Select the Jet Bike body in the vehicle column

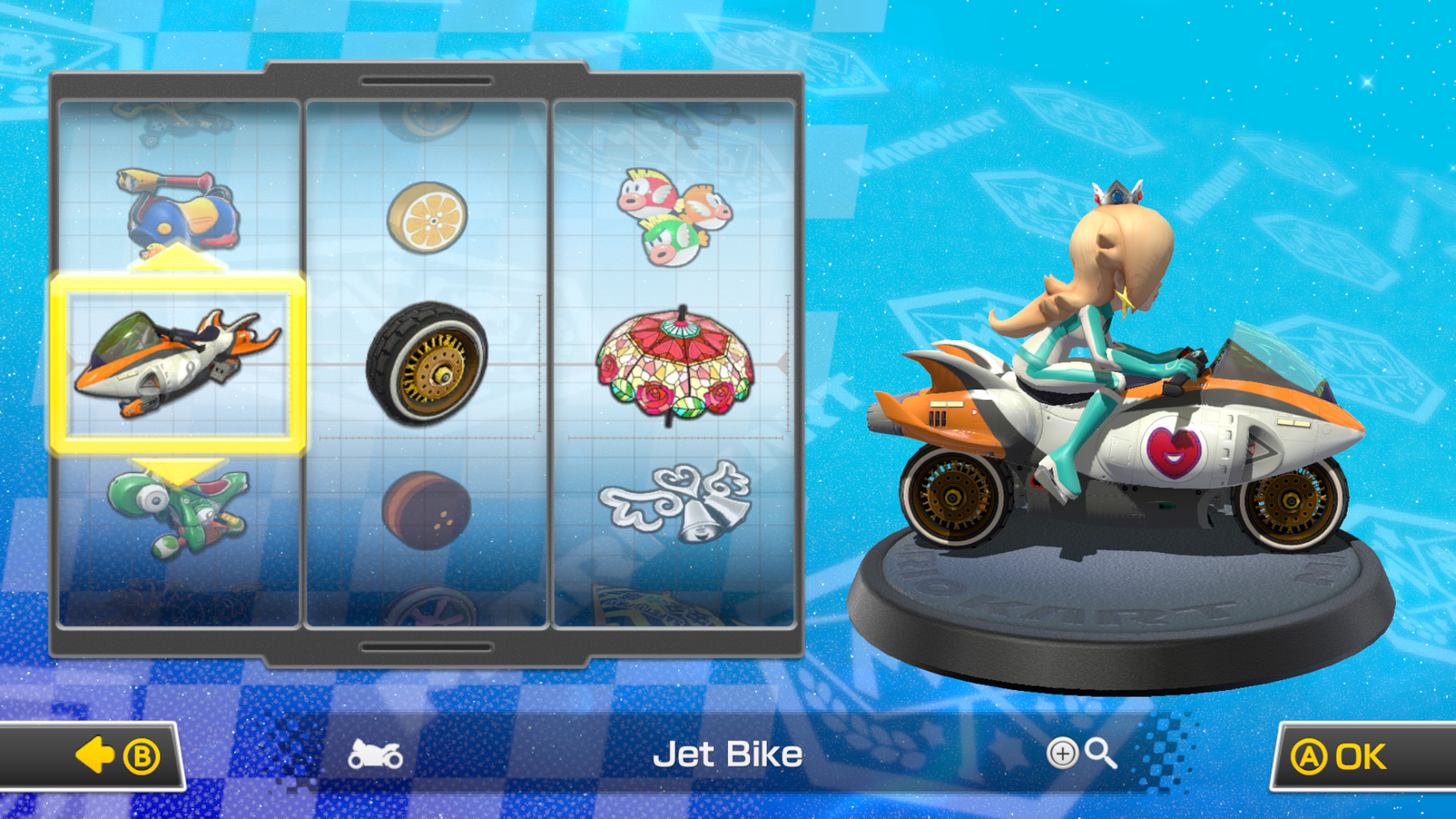(182, 368)
